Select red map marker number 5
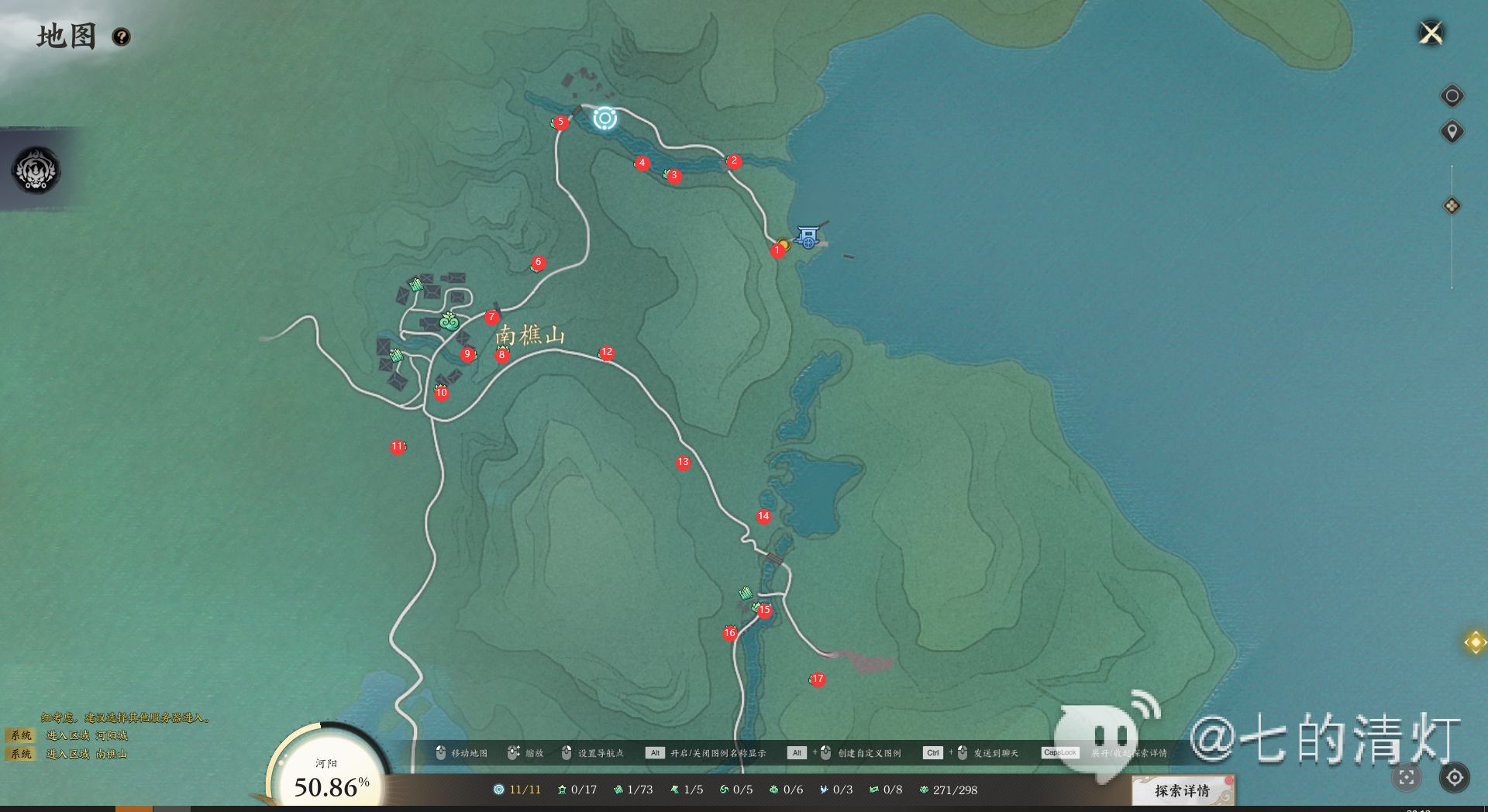1488x812 pixels. pyautogui.click(x=561, y=122)
